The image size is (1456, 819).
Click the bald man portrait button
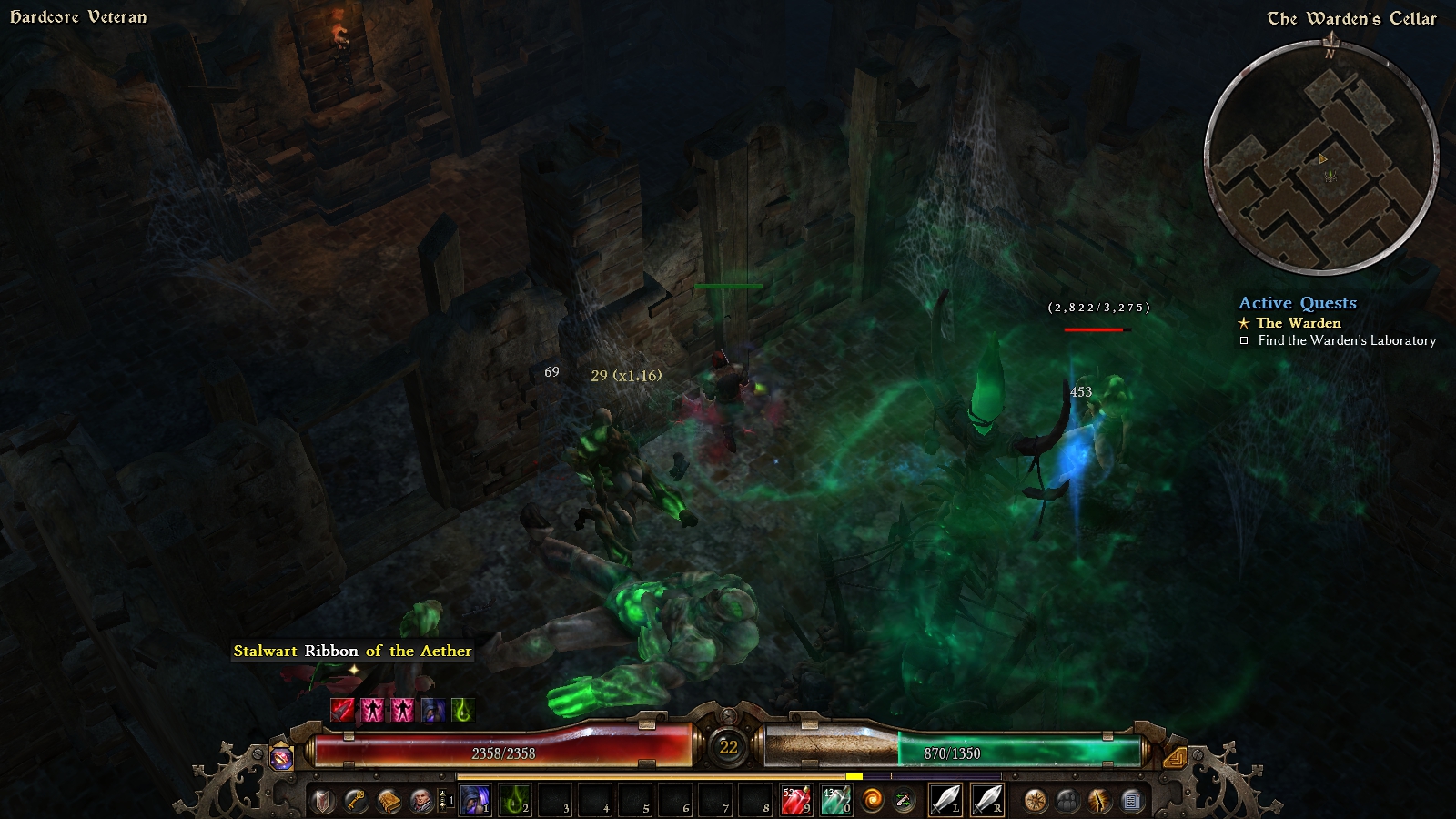[421, 801]
